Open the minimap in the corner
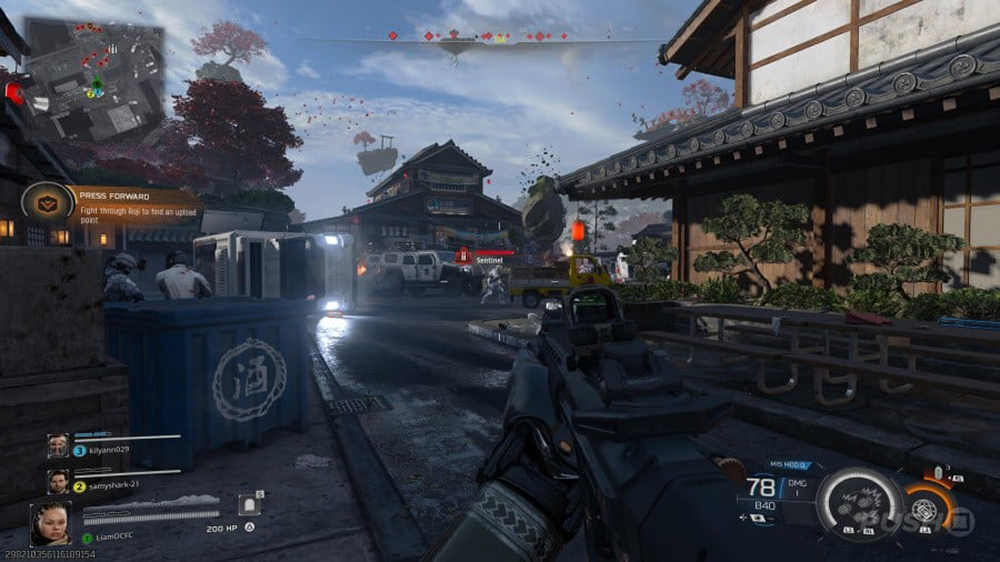This screenshot has height=562, width=1000. (94, 79)
